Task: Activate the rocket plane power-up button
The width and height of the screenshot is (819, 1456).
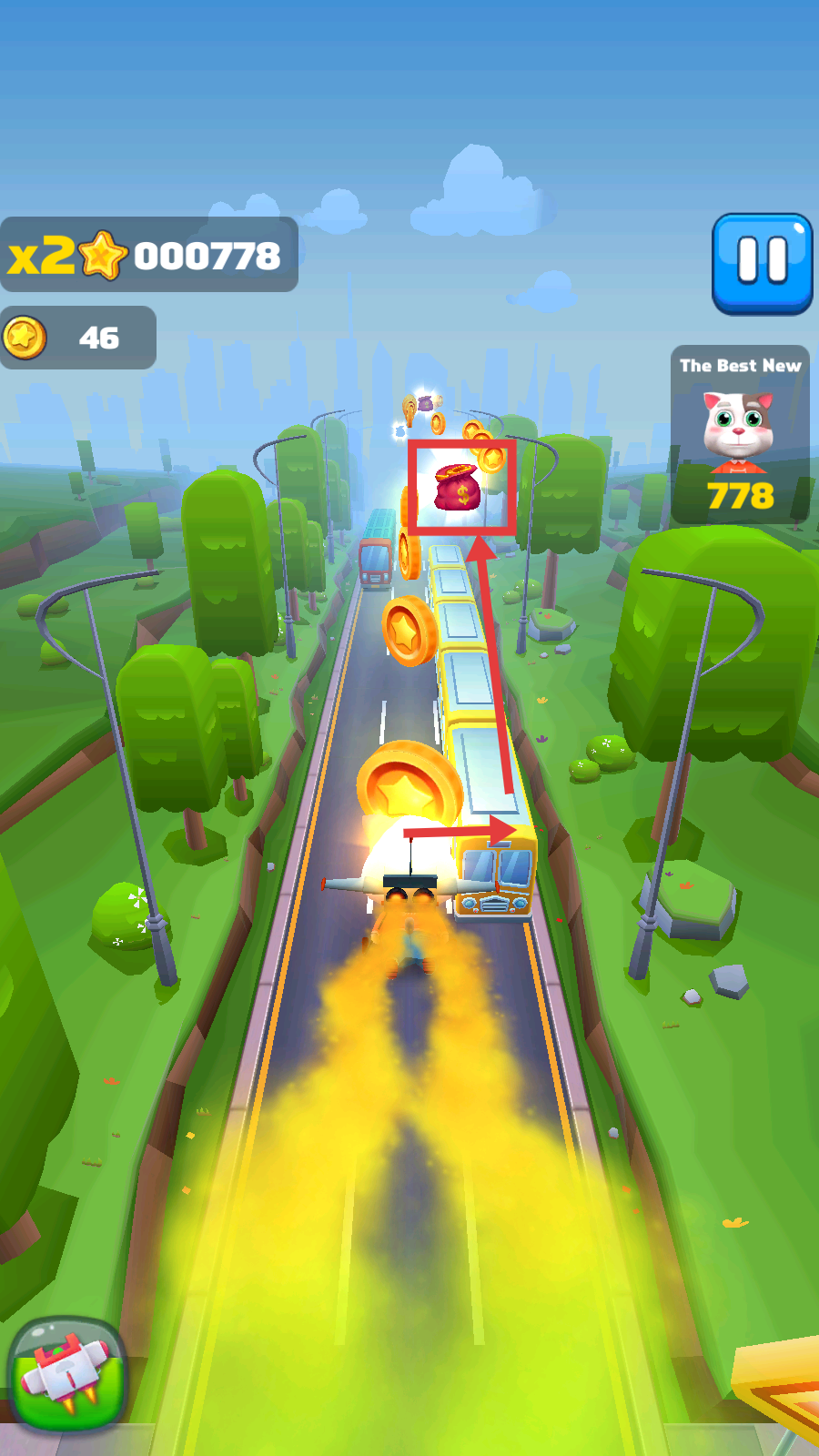Action: [x=66, y=1373]
